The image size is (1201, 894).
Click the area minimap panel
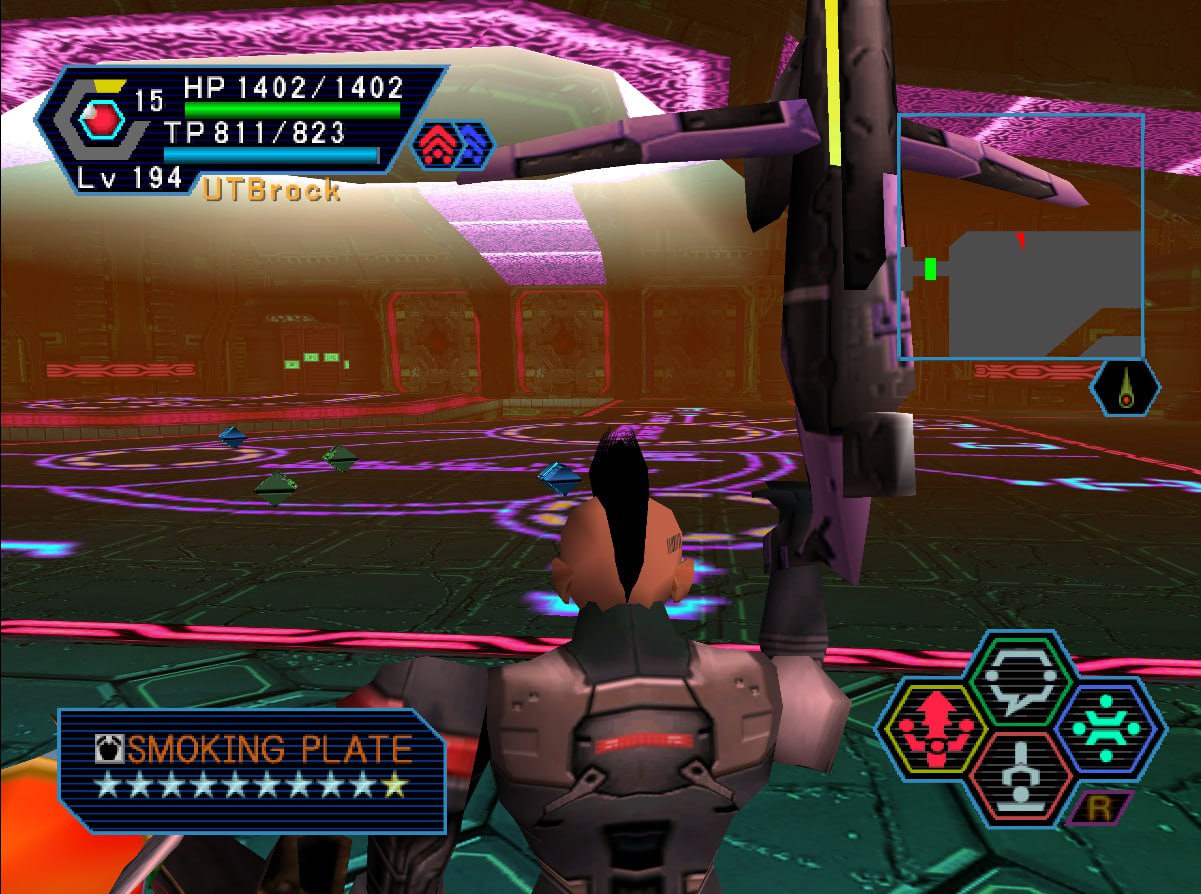click(1021, 237)
